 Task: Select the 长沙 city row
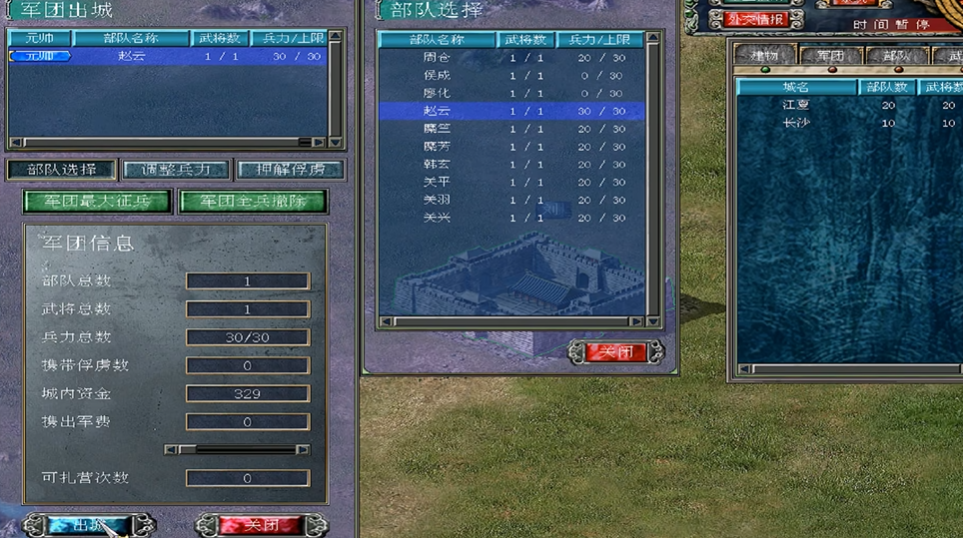coord(796,123)
